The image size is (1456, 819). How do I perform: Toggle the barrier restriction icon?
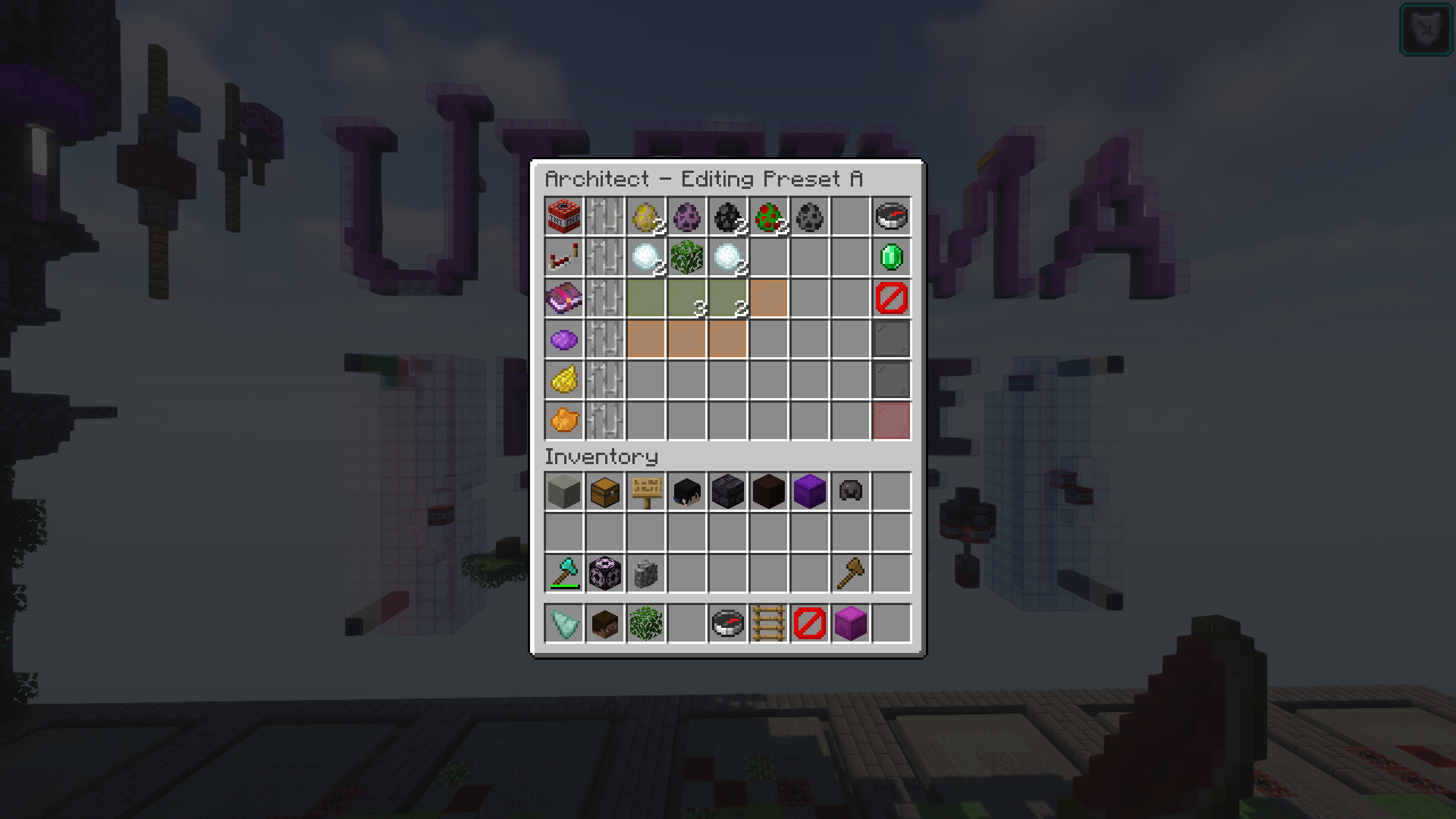892,298
